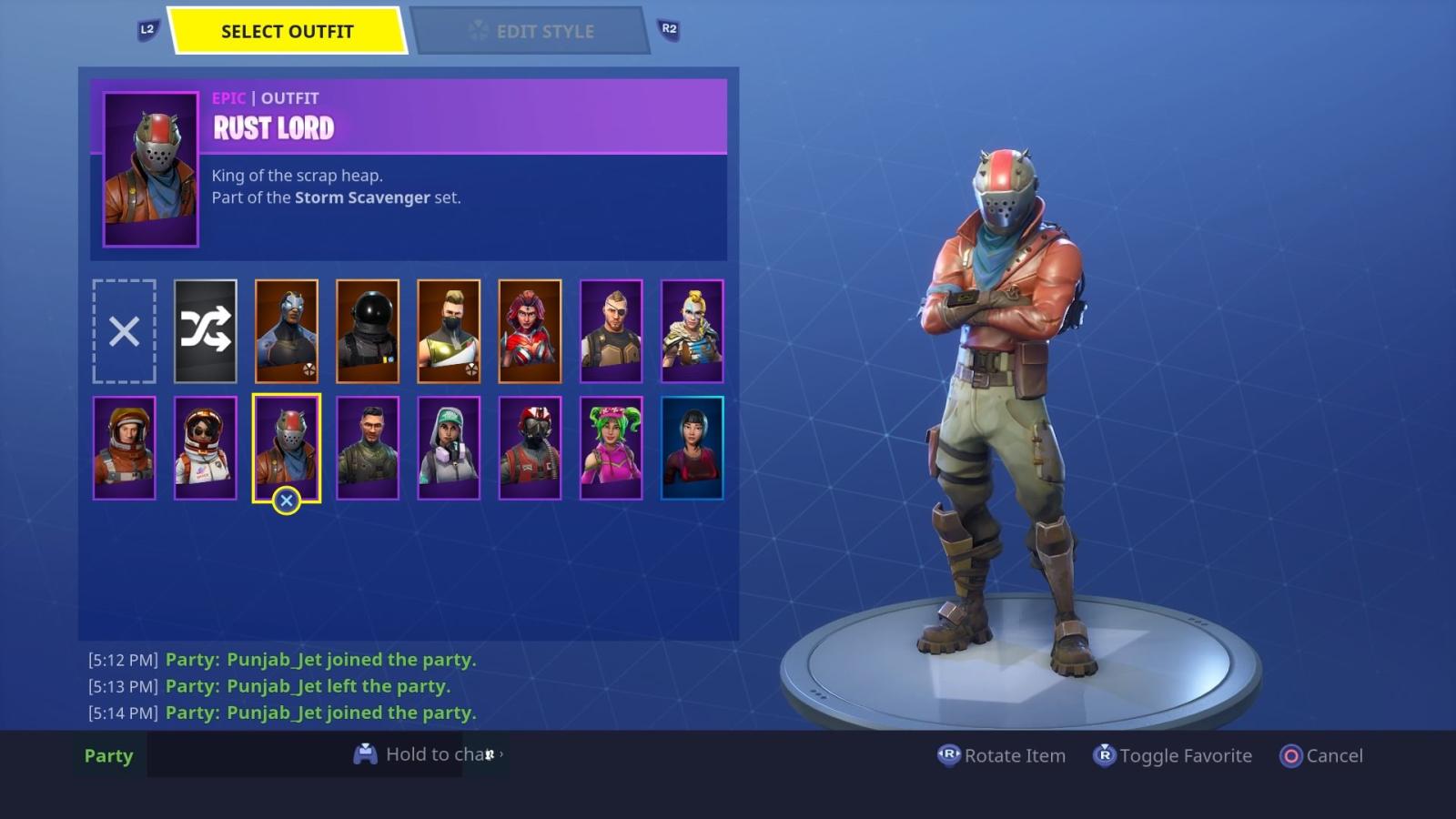Select the orange Mission Specialist astronaut outfit

[125, 446]
